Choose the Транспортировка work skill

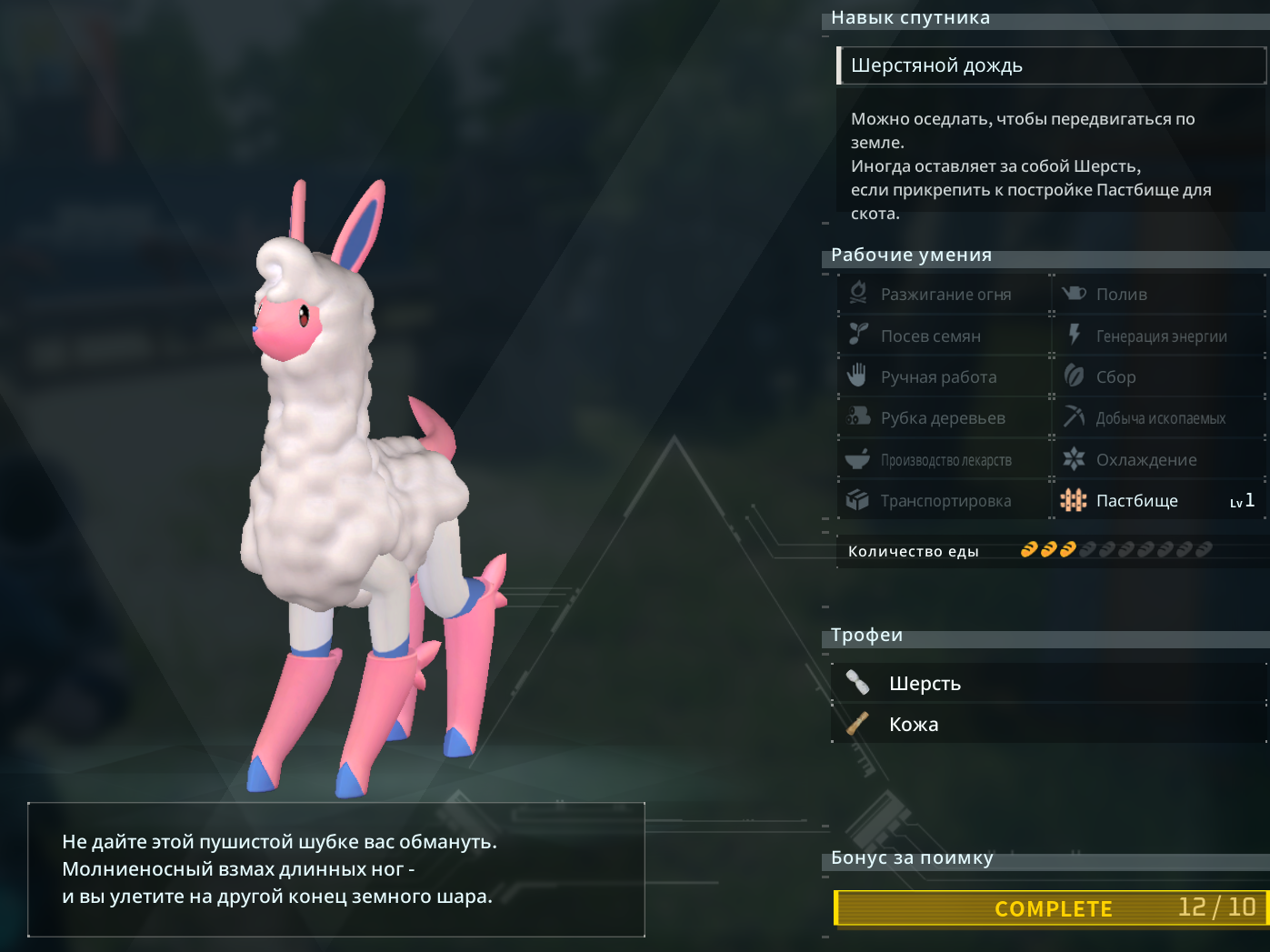coord(944,501)
